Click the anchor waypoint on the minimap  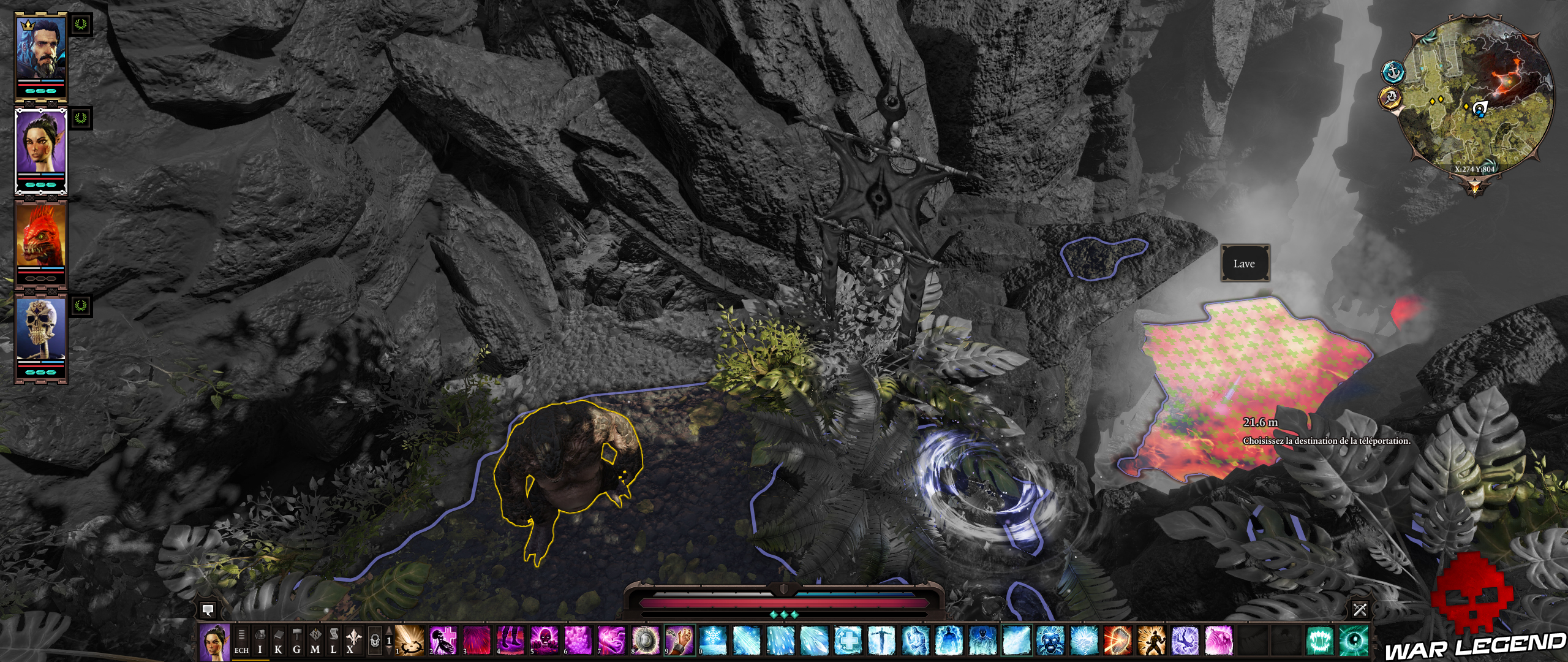[x=1392, y=72]
